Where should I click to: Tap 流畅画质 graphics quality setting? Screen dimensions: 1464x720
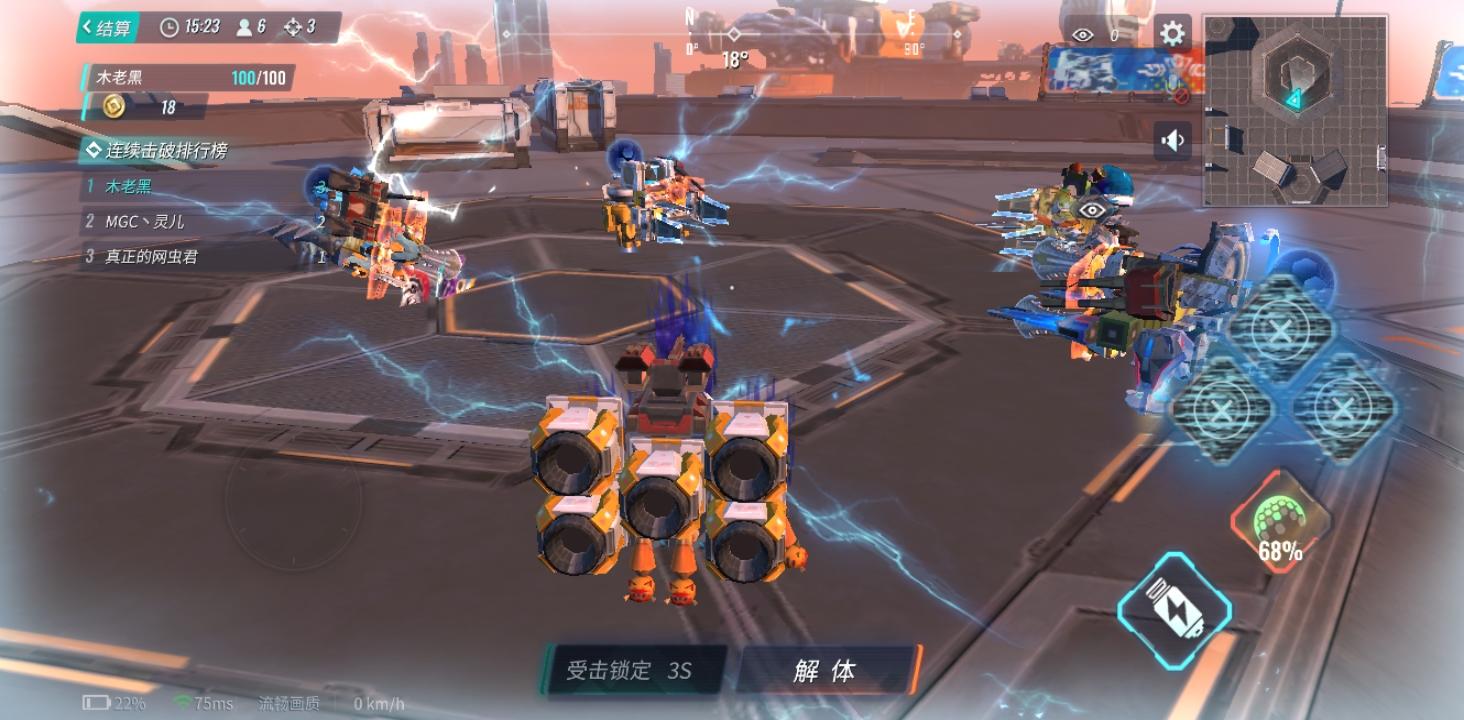pyautogui.click(x=288, y=705)
